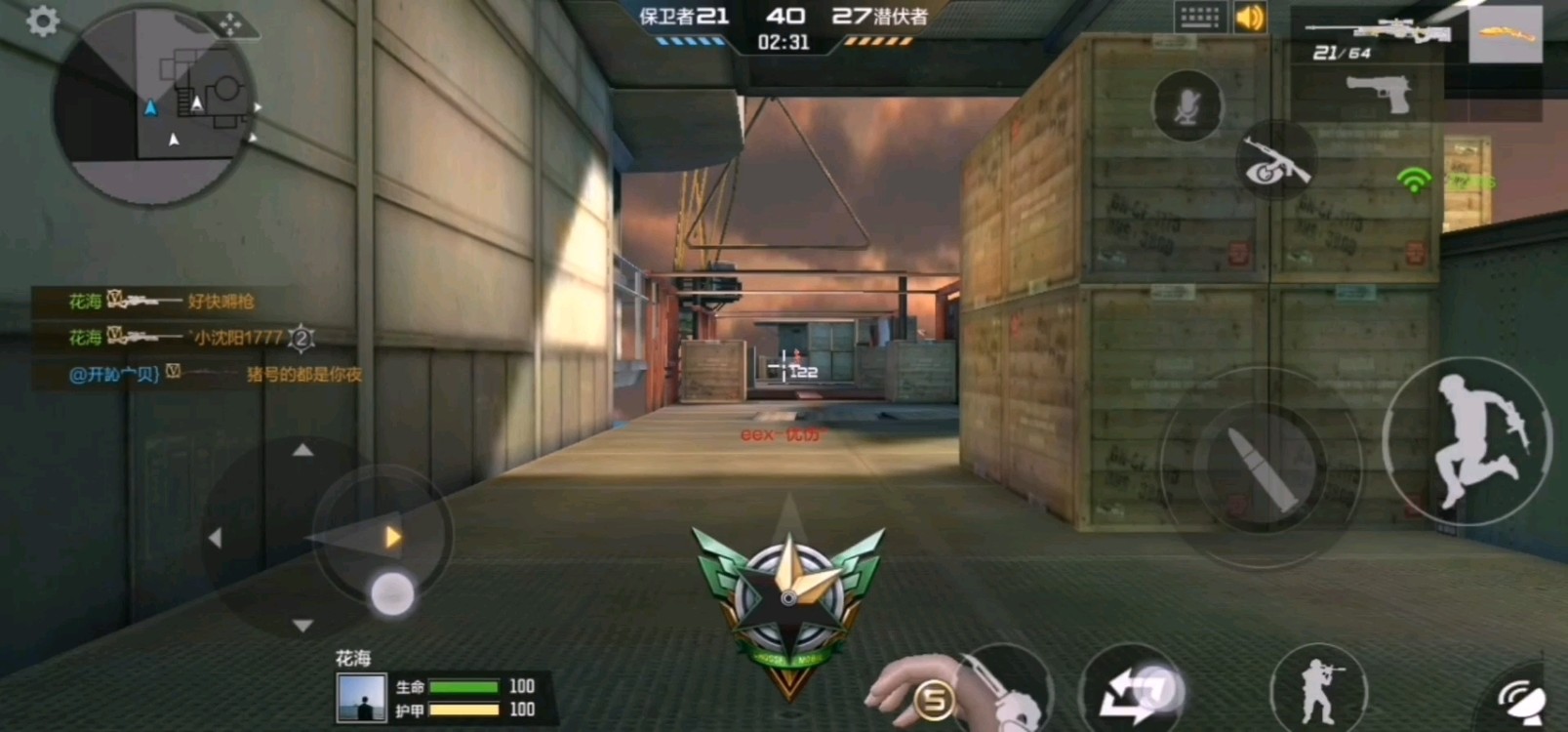Tap the four-arrow icon above minimap
1568x732 pixels.
[230, 24]
